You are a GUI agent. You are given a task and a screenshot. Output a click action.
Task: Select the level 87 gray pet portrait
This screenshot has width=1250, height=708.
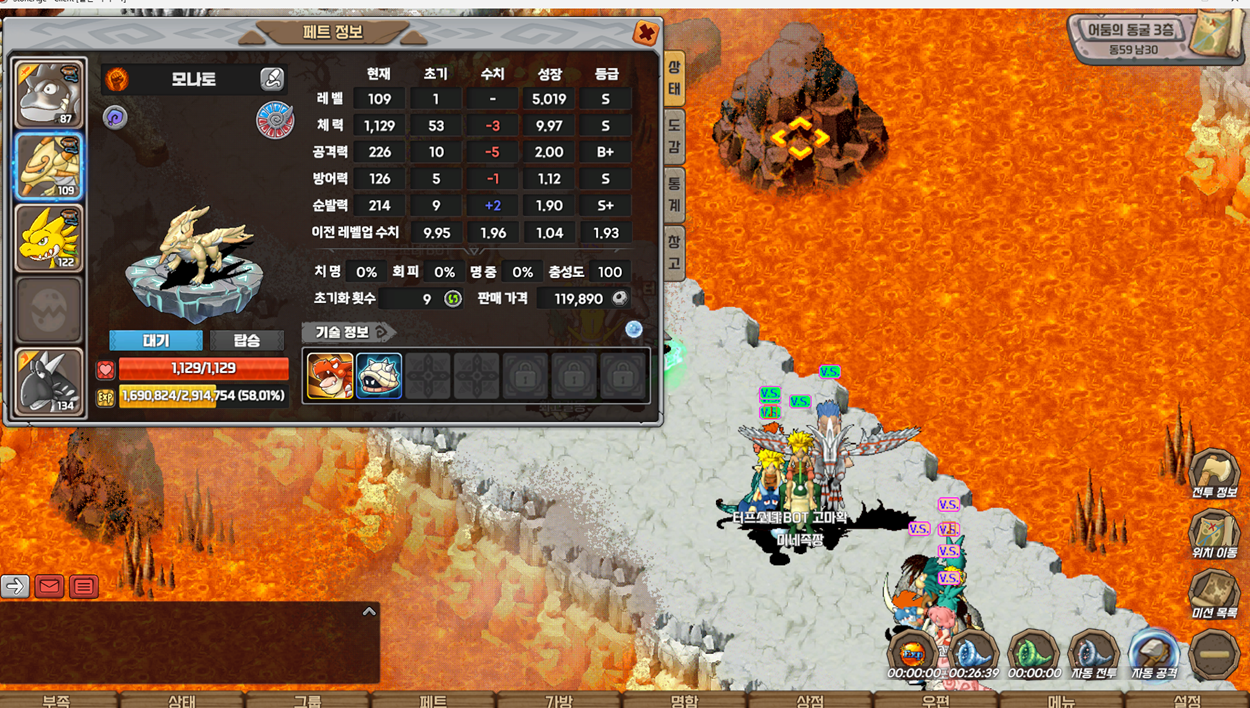pyautogui.click(x=48, y=94)
